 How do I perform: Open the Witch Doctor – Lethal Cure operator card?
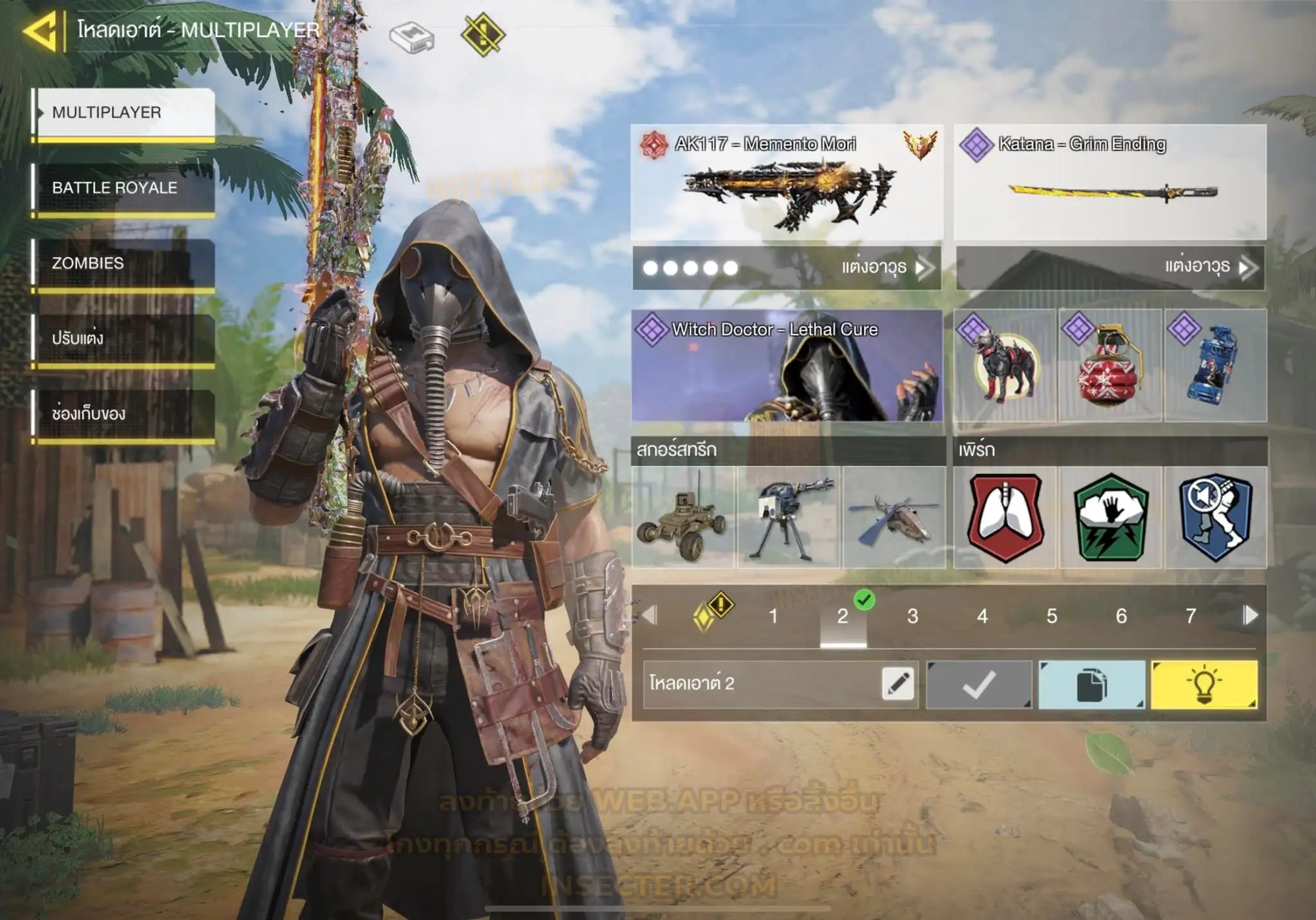[x=787, y=365]
